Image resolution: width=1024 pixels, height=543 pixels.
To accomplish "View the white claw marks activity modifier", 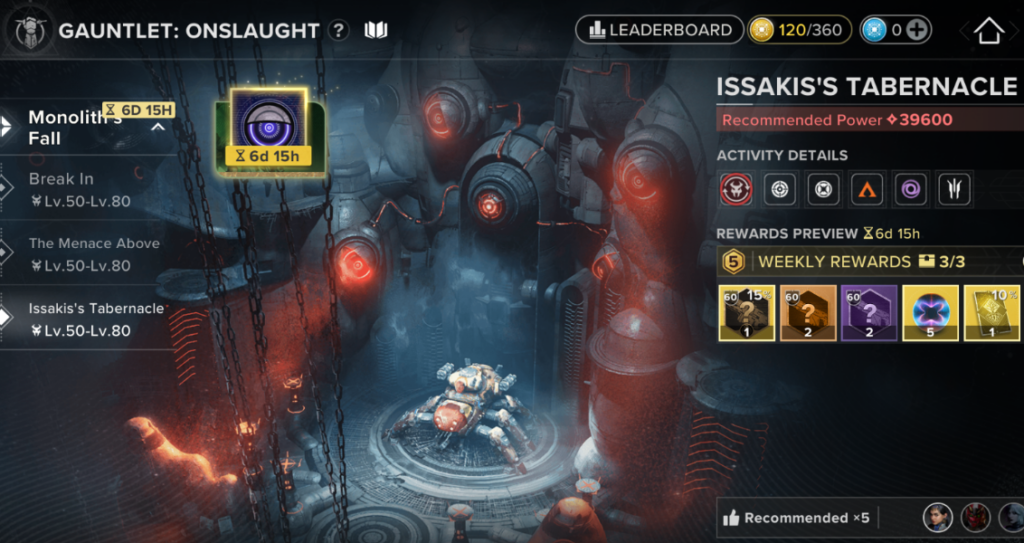I will (x=953, y=190).
